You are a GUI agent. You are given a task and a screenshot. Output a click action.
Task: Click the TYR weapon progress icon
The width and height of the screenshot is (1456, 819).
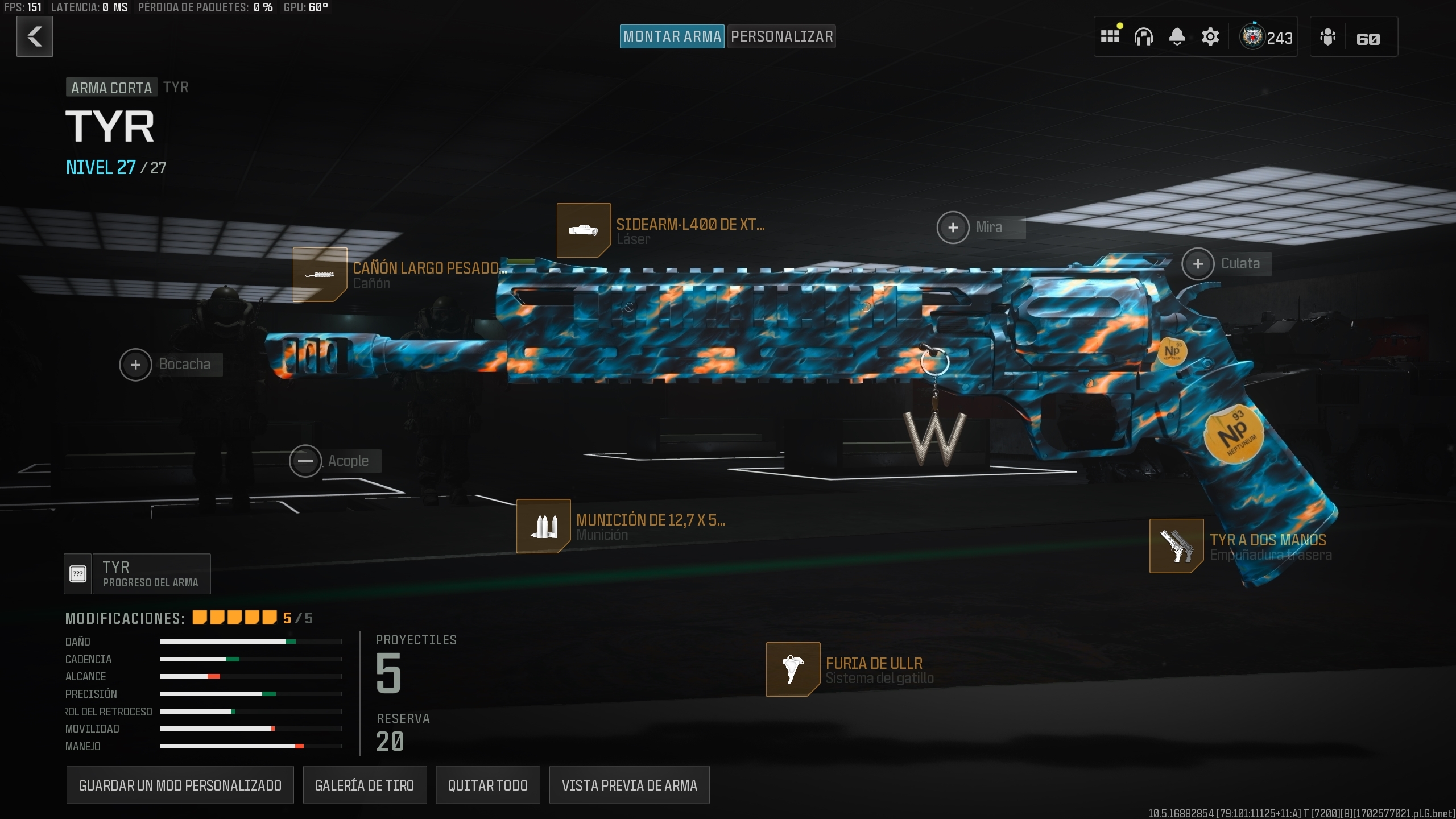pyautogui.click(x=77, y=573)
